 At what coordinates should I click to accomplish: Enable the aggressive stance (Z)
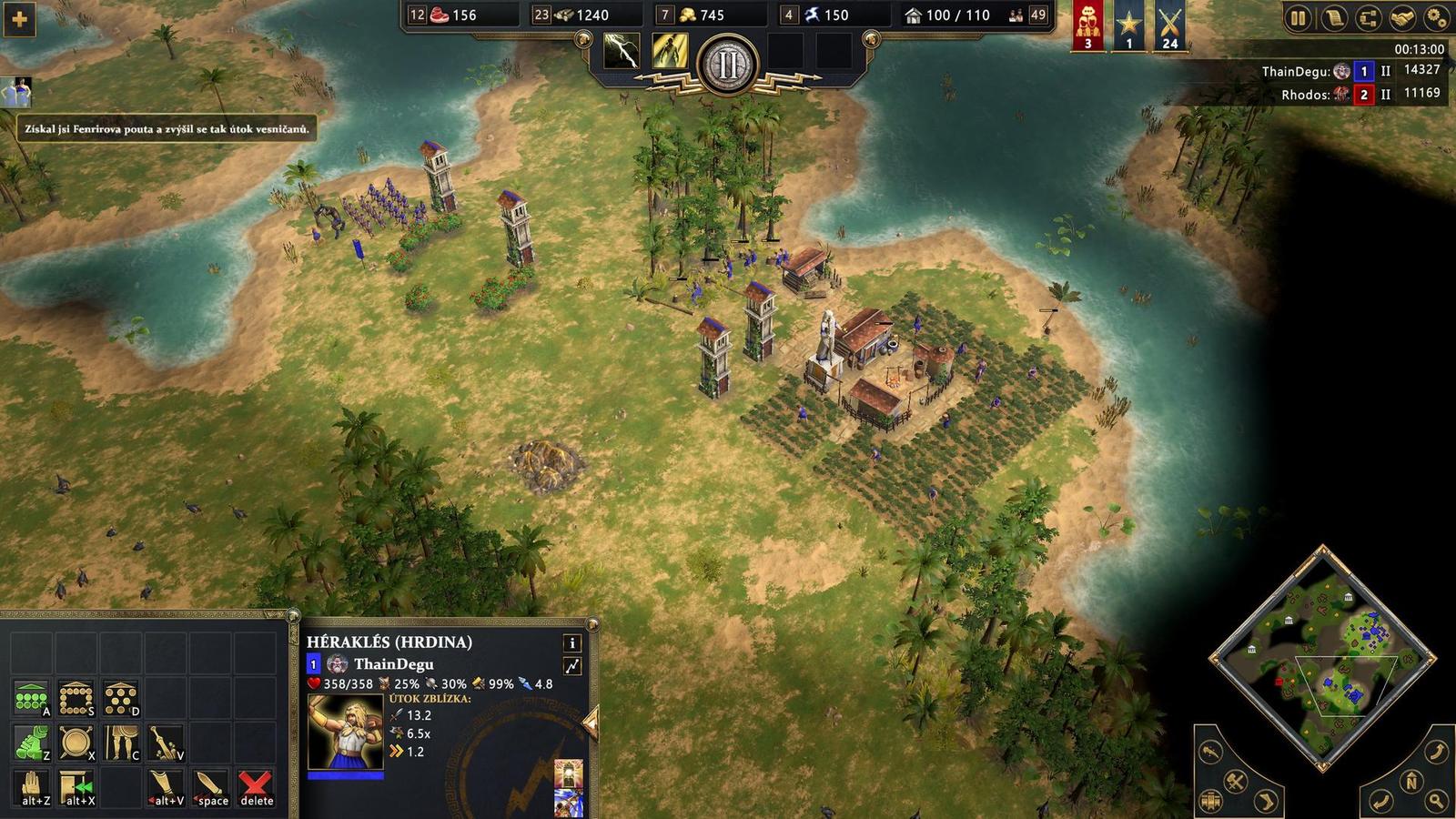[31, 743]
